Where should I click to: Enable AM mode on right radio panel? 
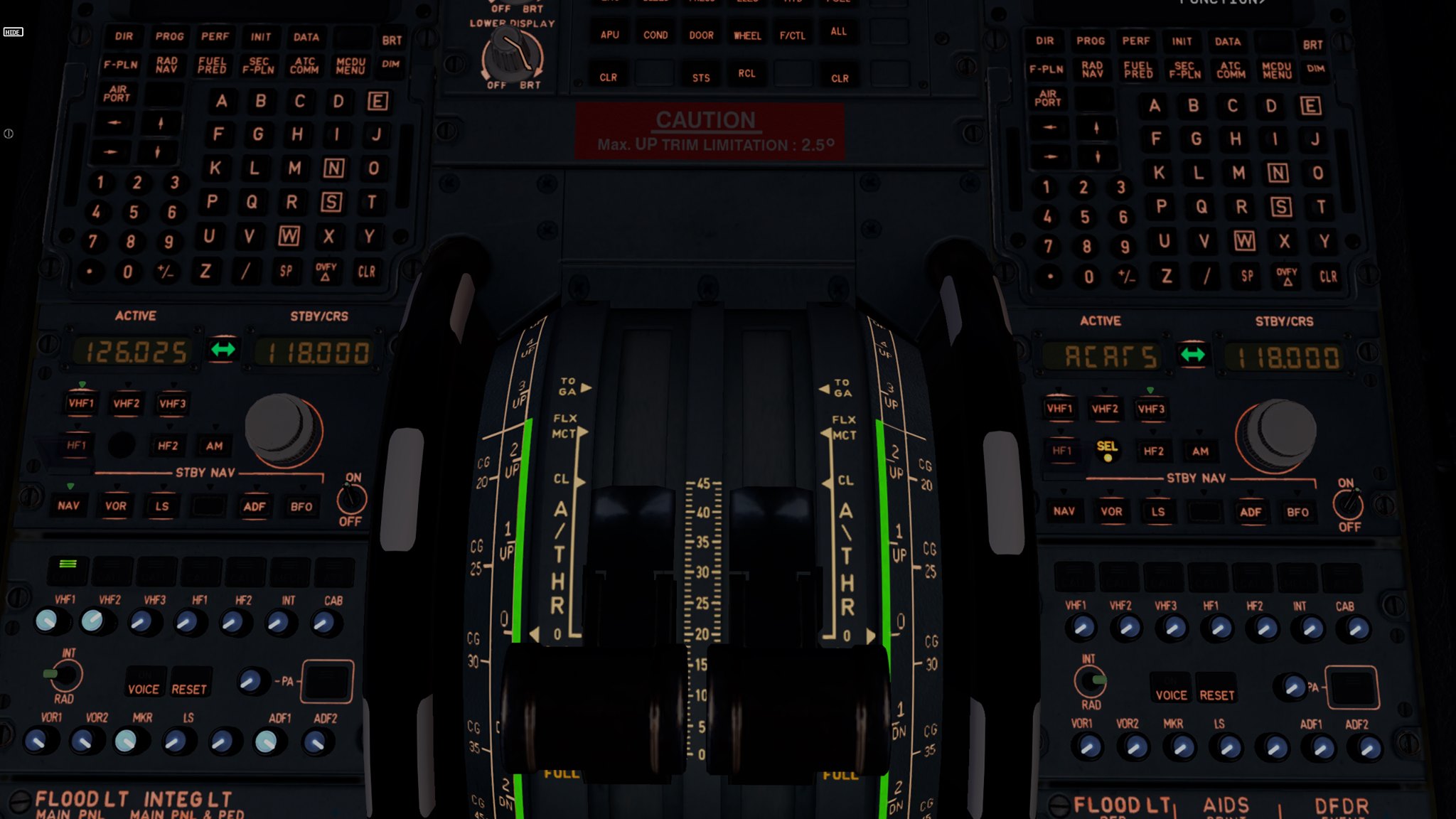point(1201,451)
